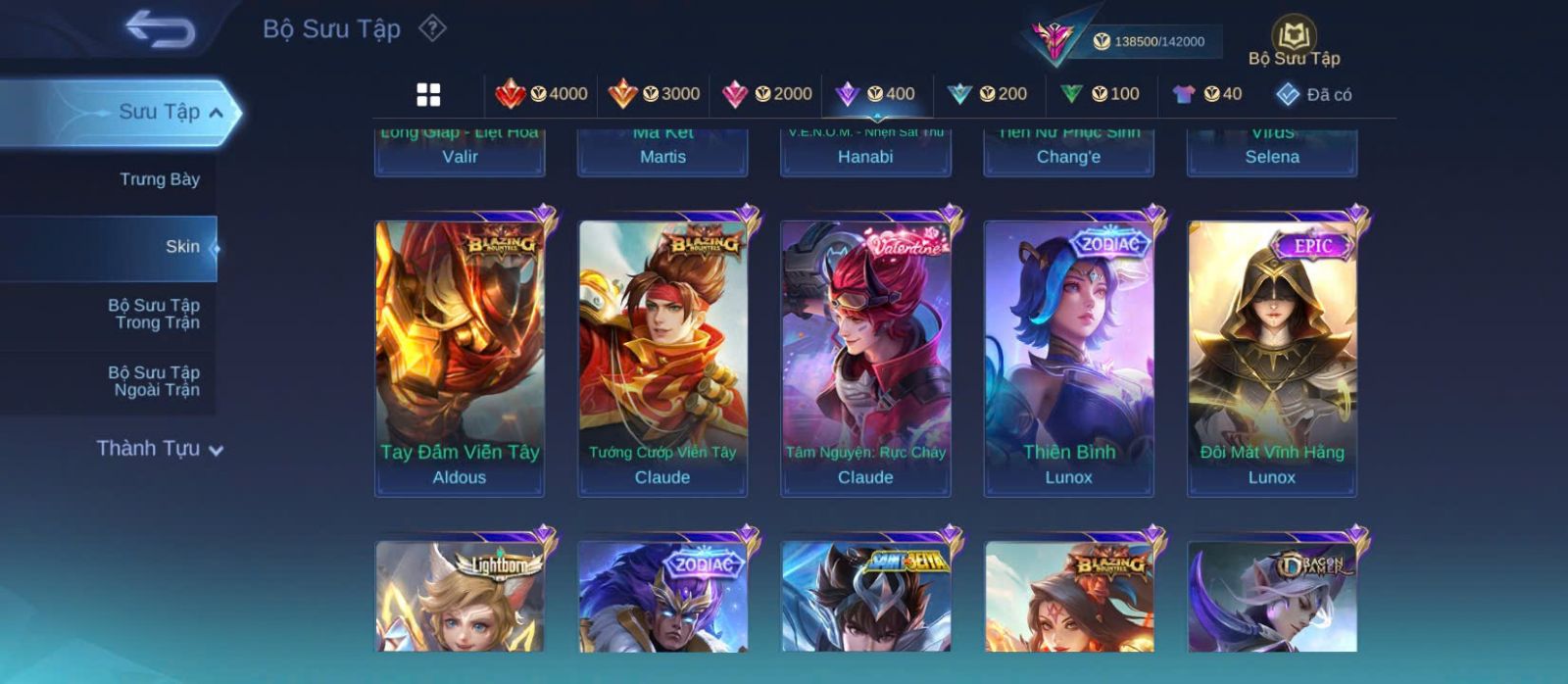Select Lunox Thiên Bình zodiac skin card
Screen dimensions: 1568x684
point(1069,357)
